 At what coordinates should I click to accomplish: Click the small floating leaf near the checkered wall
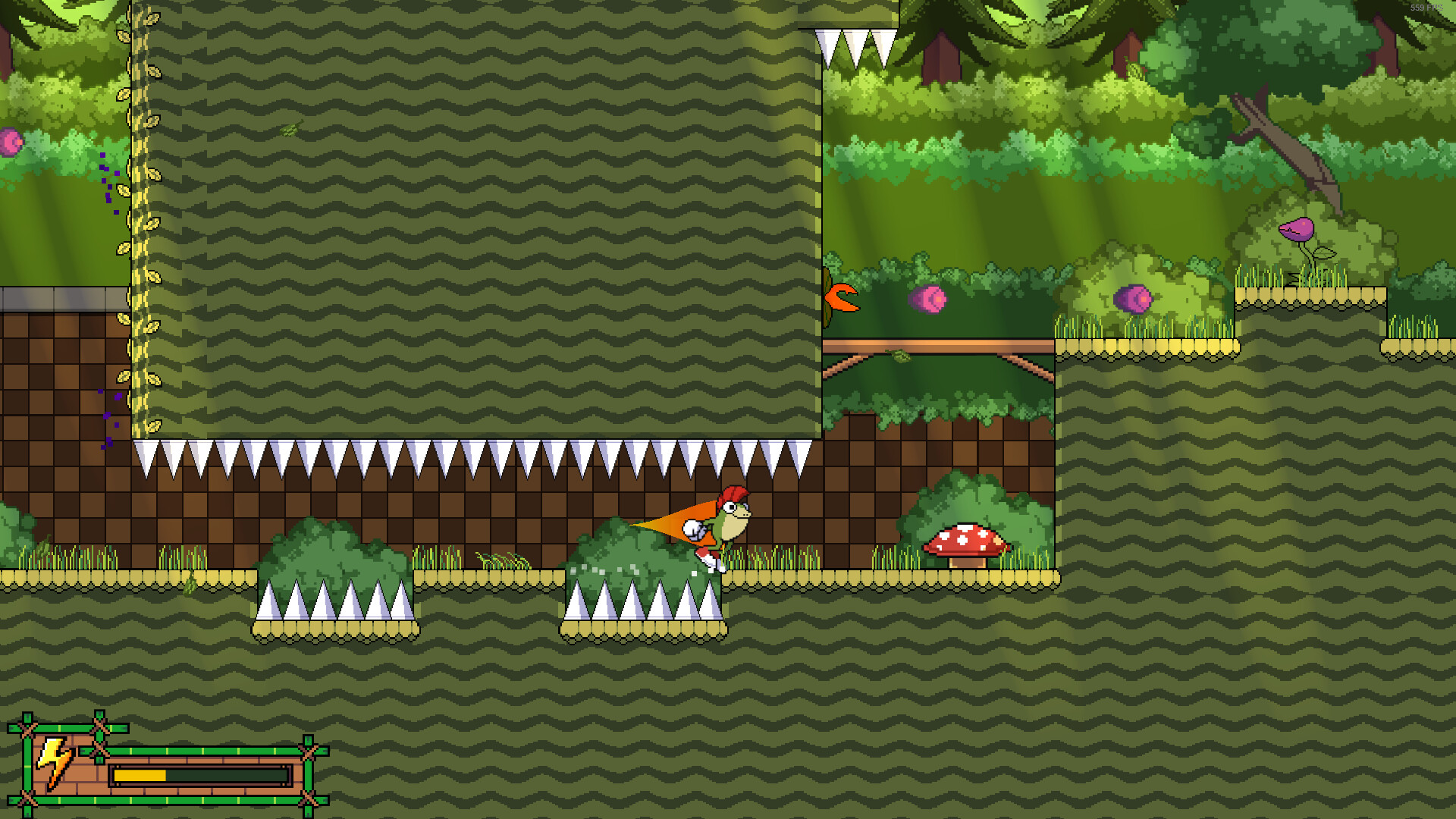pos(290,130)
